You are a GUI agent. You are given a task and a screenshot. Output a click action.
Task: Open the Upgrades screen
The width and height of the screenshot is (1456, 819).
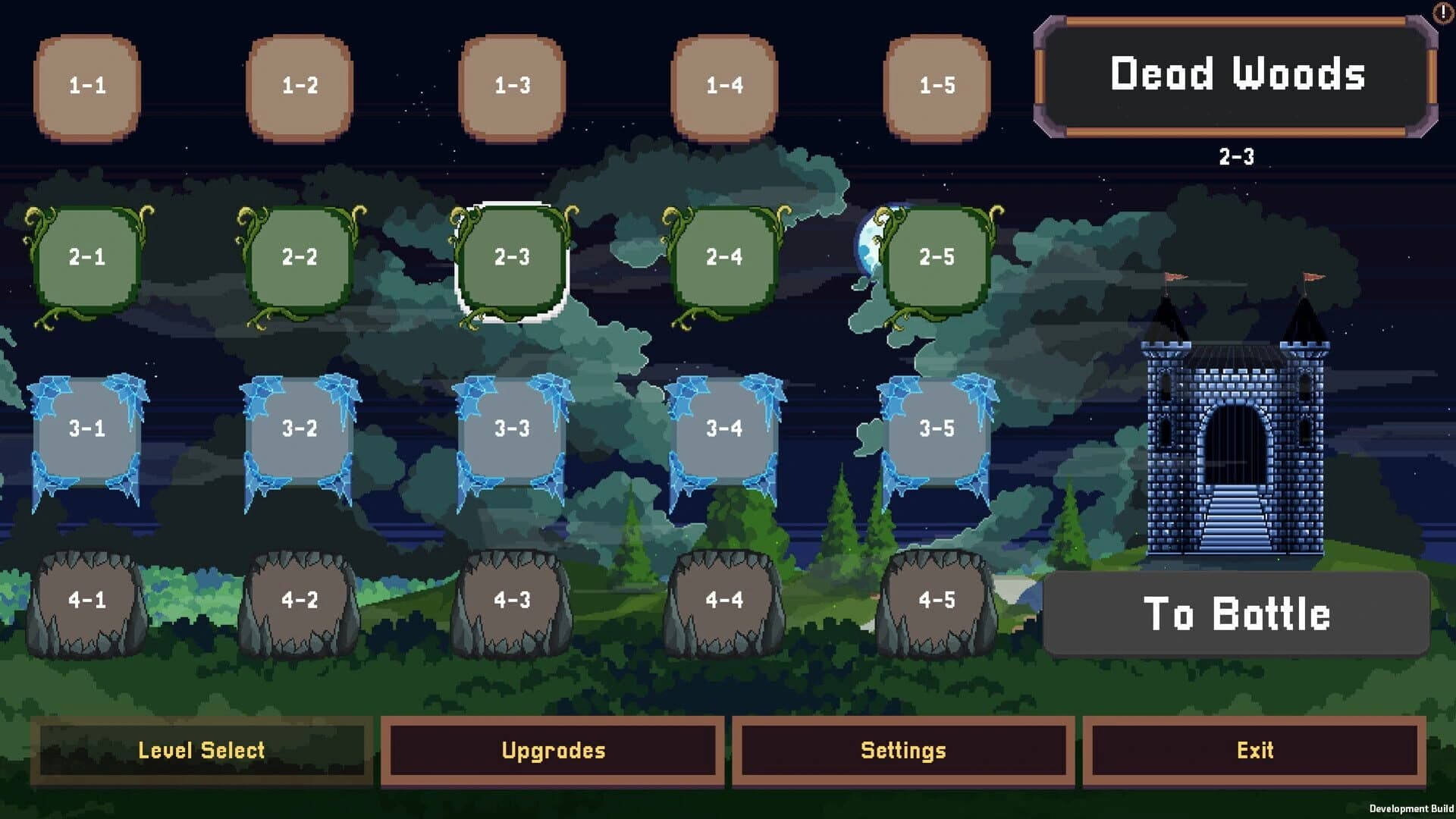click(553, 751)
